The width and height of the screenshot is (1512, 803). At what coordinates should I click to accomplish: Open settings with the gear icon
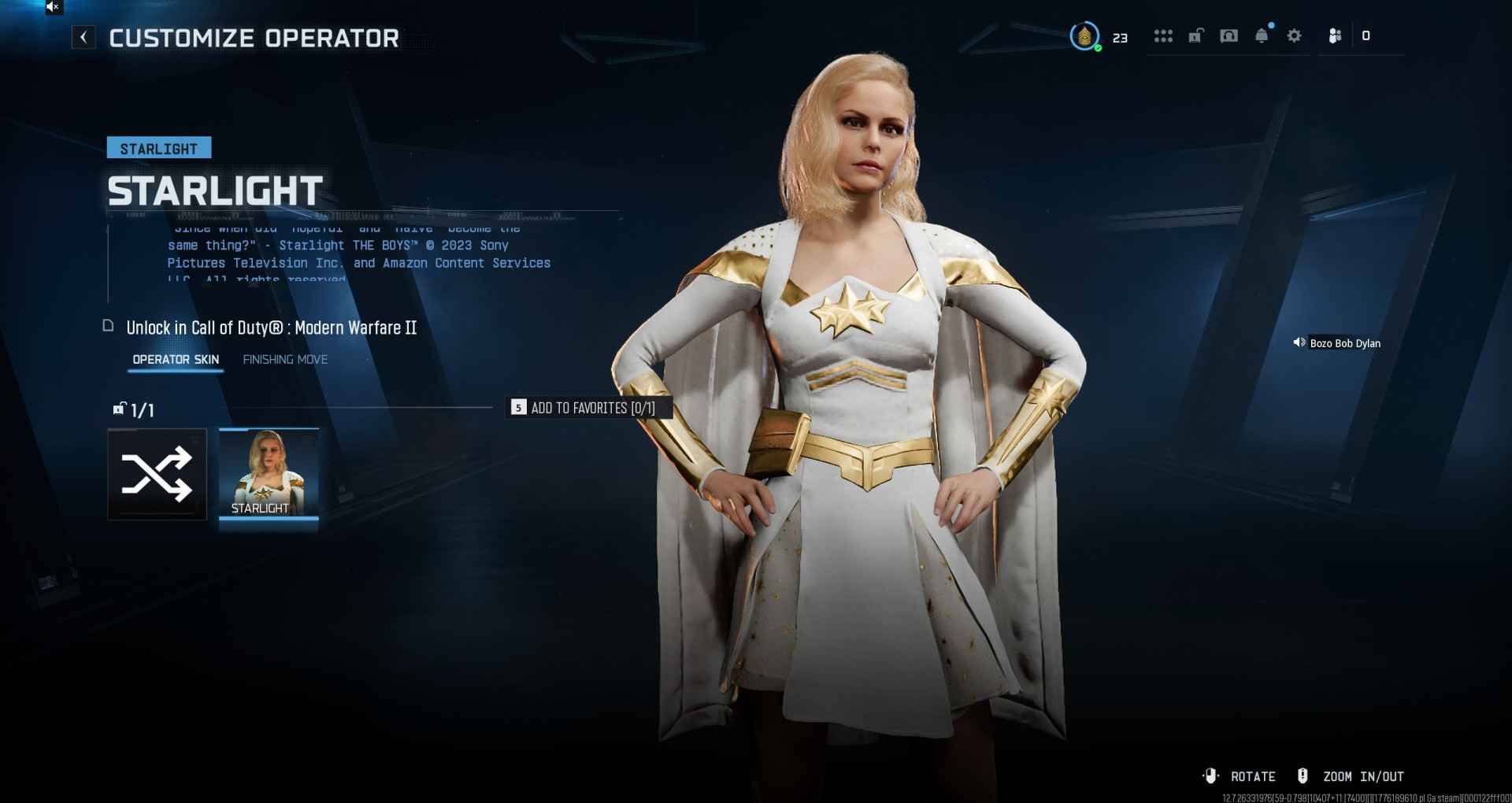tap(1294, 36)
